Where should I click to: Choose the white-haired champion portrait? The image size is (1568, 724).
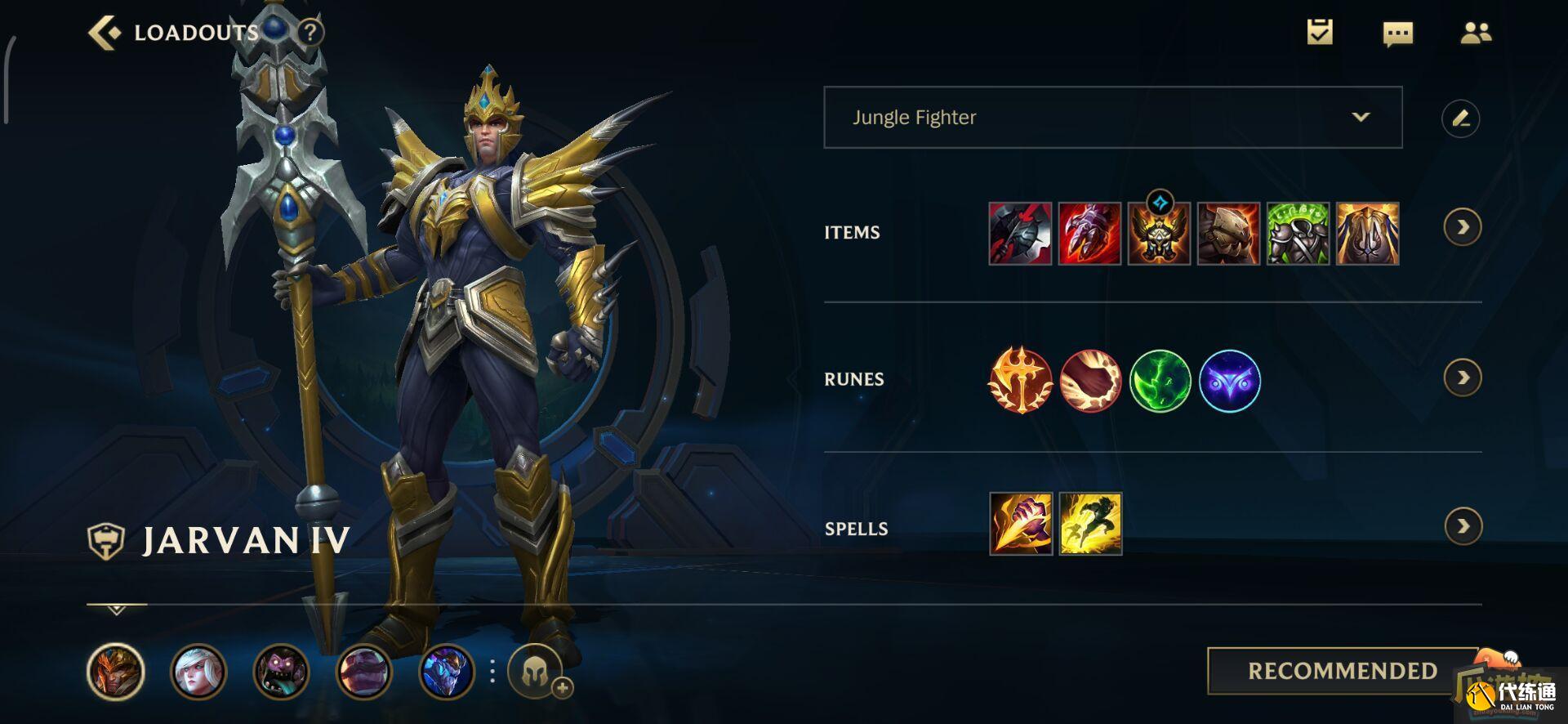198,672
